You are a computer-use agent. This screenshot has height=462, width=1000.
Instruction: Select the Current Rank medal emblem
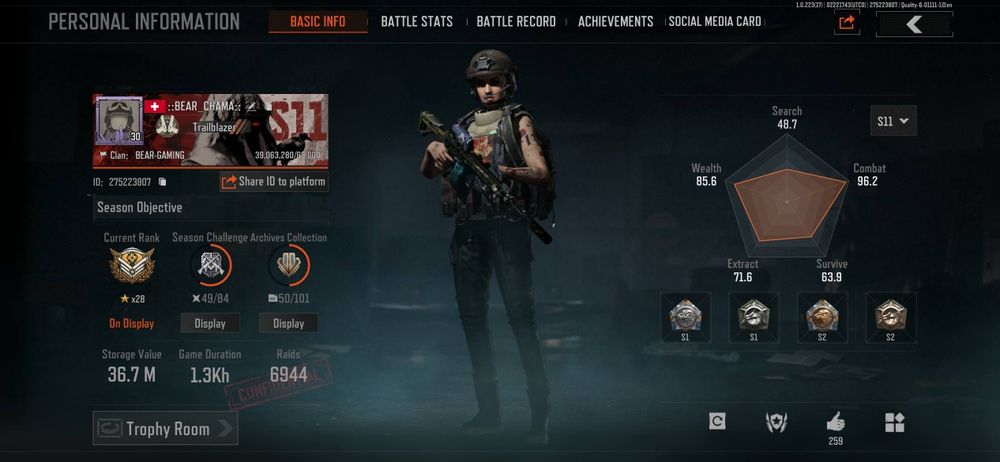[x=132, y=267]
